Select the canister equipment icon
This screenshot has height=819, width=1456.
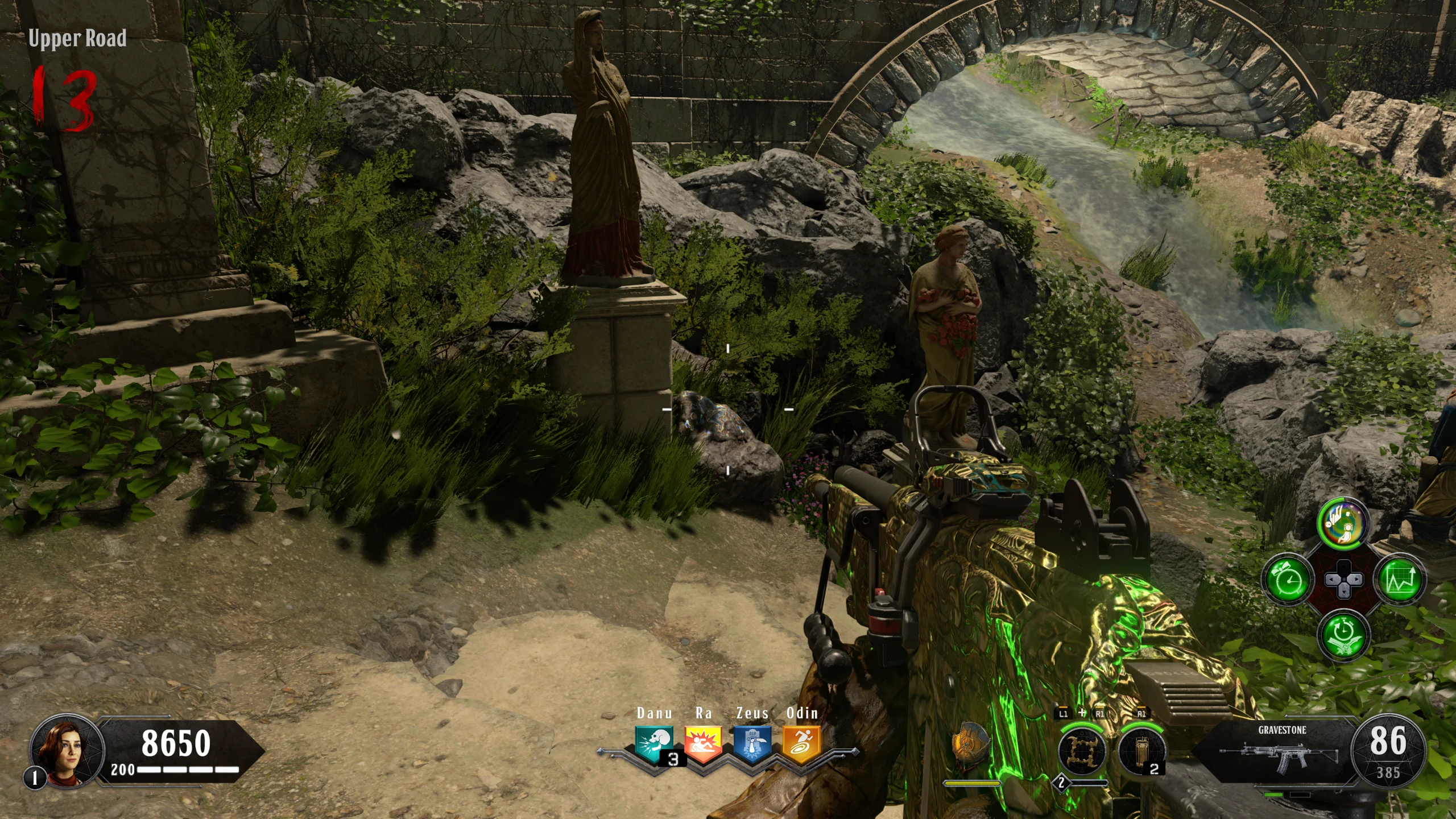click(1140, 751)
